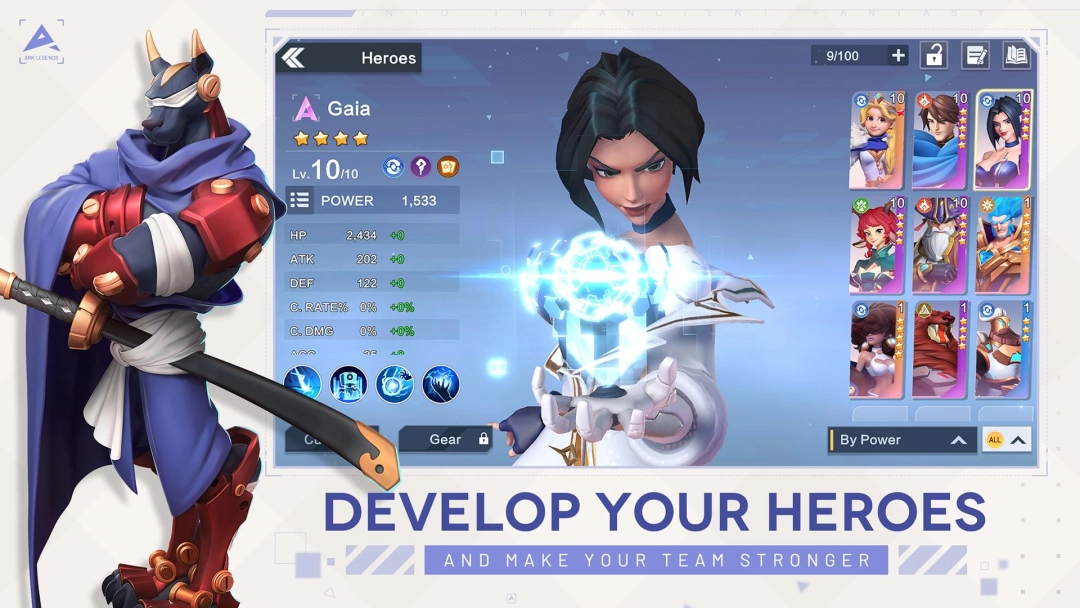The width and height of the screenshot is (1080, 608).
Task: Expand hero capacity with the plus button
Action: pos(898,56)
